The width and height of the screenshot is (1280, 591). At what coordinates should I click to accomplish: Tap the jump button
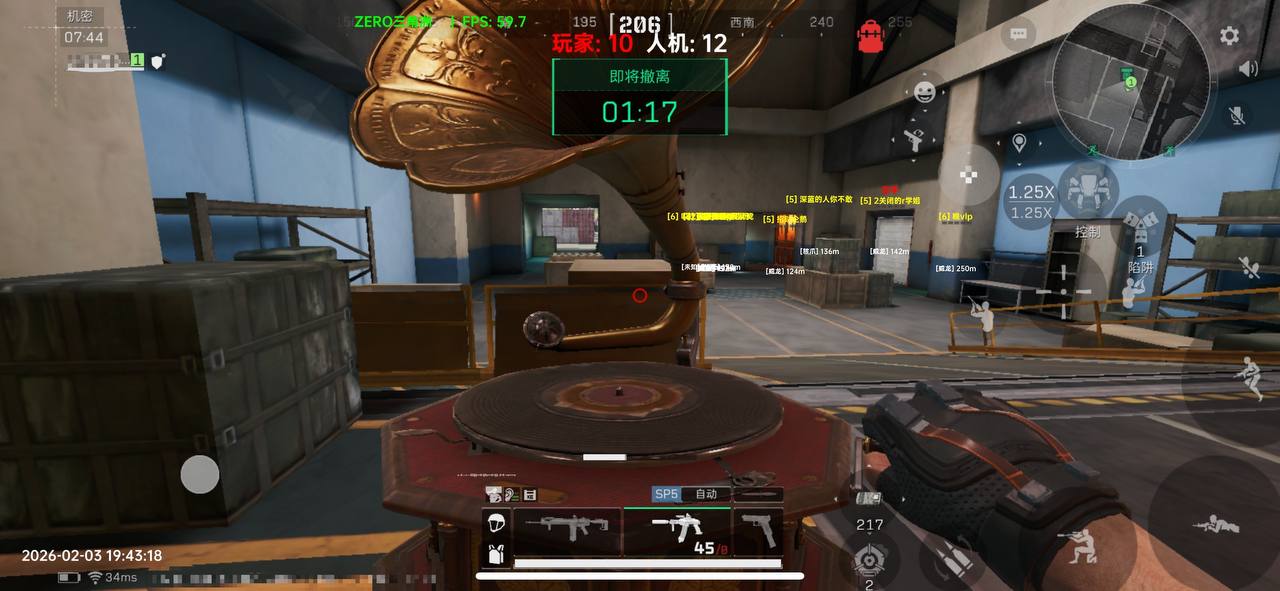coord(1247,377)
